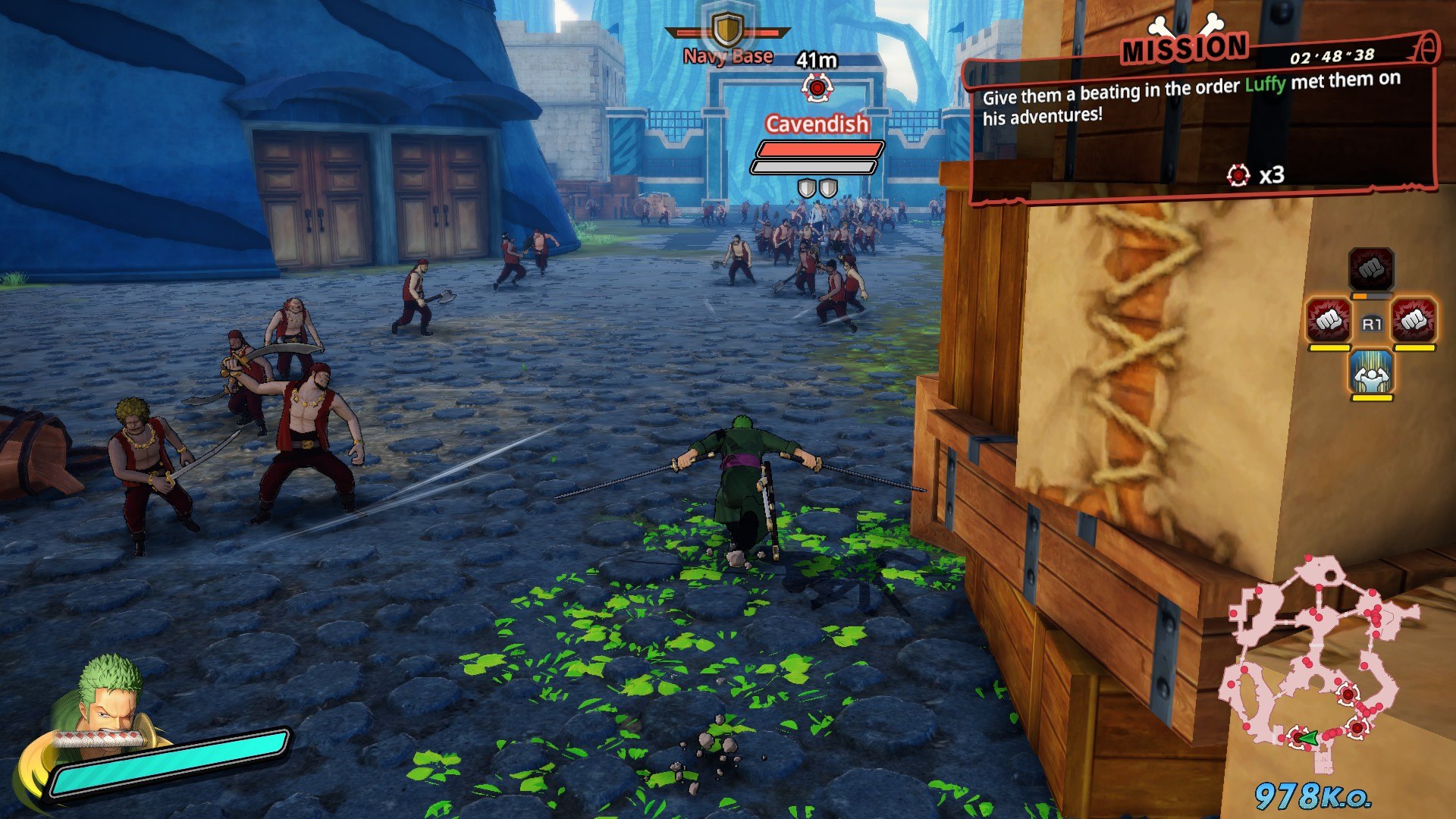Activate the blue flexing-figure power-up skill
Viewport: 1456px width, 819px height.
coord(1371,372)
